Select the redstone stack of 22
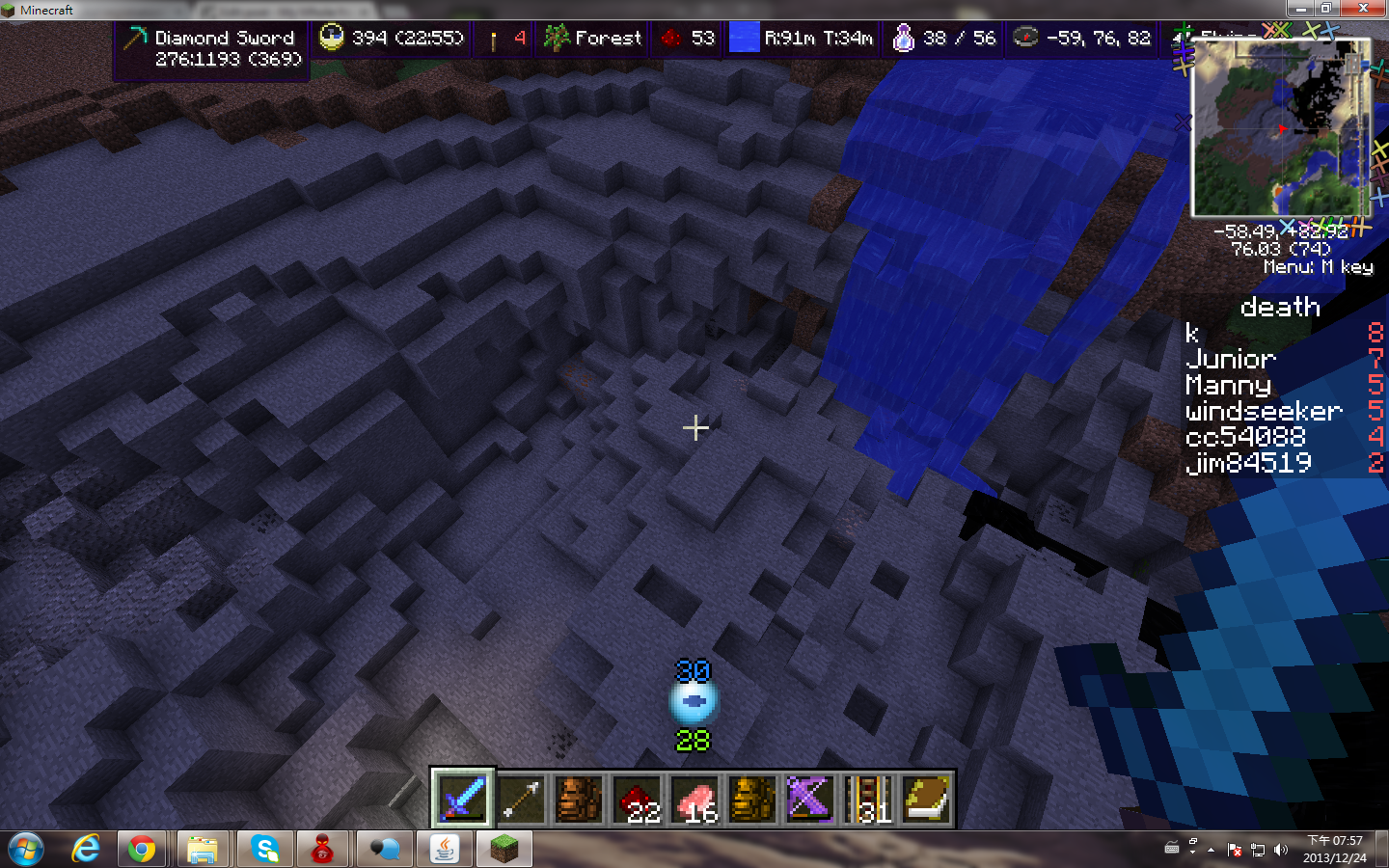The width and height of the screenshot is (1389, 868). coord(637,799)
